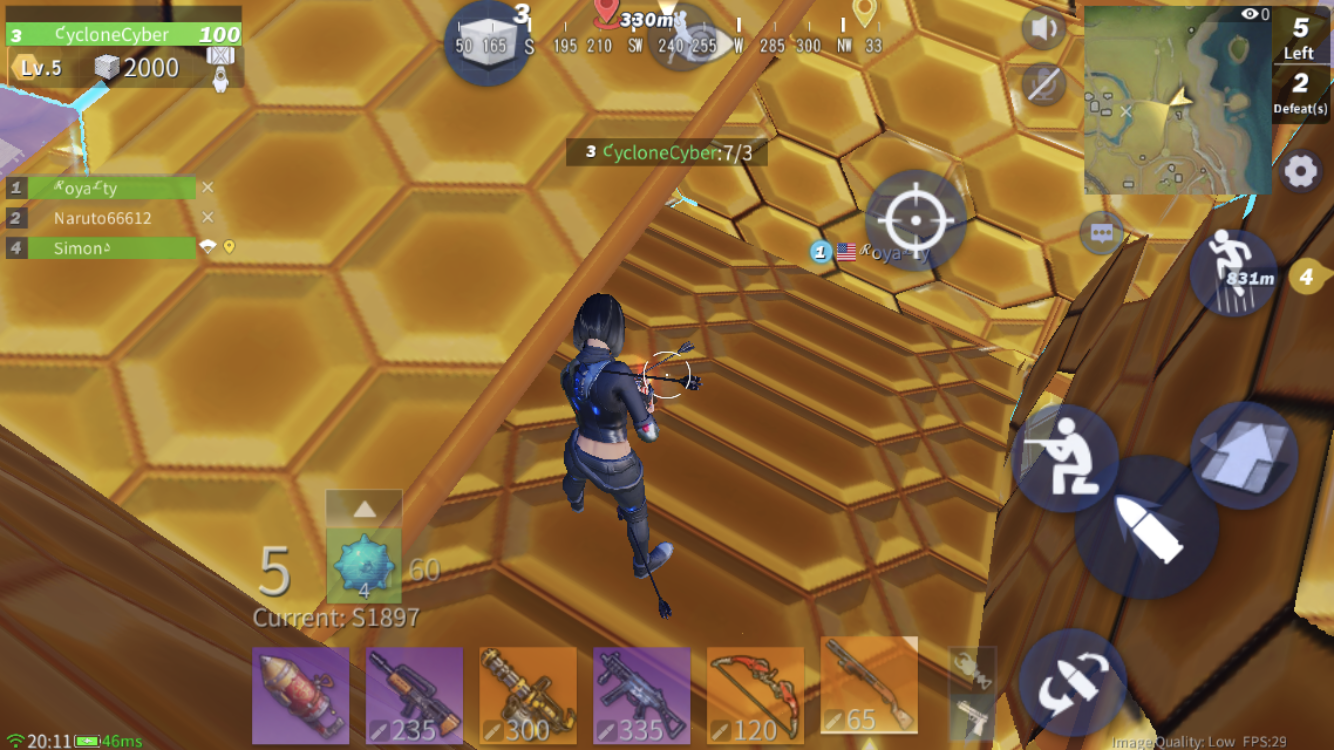
Task: Switch to the minigun with 300 ammo
Action: 528,696
